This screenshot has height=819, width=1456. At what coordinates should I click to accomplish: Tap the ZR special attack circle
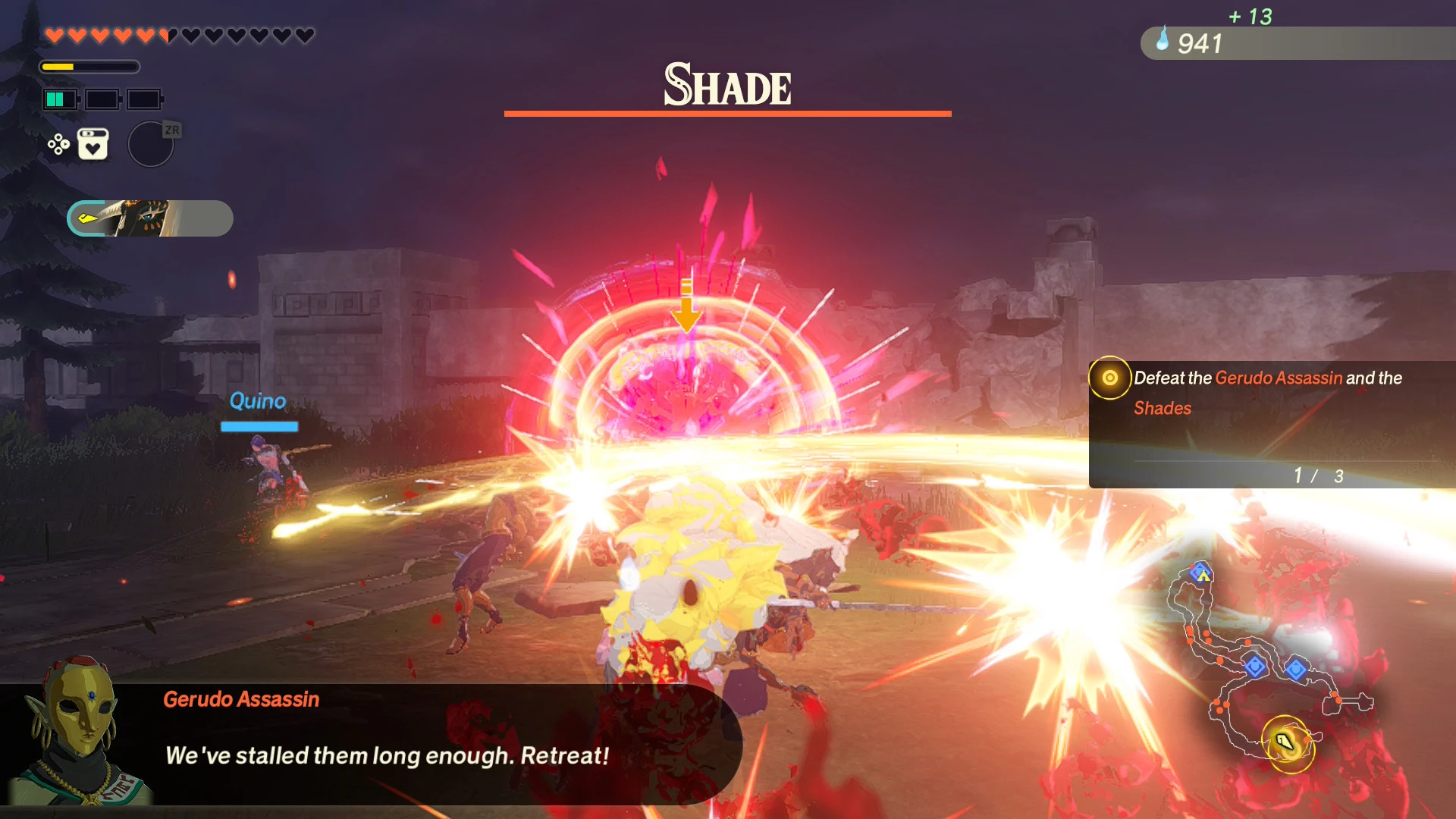point(150,144)
